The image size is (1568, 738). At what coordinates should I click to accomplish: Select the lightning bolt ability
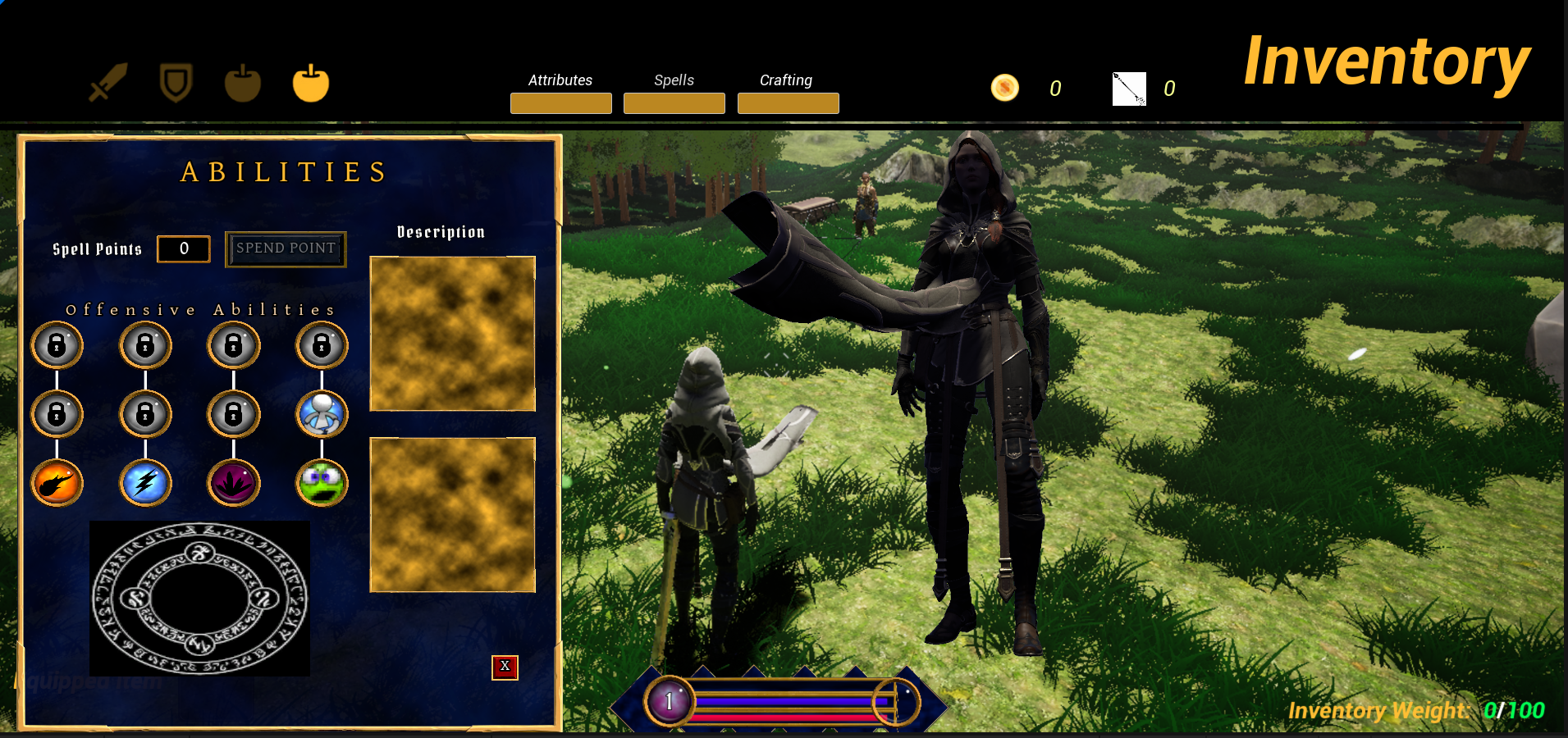(x=145, y=483)
